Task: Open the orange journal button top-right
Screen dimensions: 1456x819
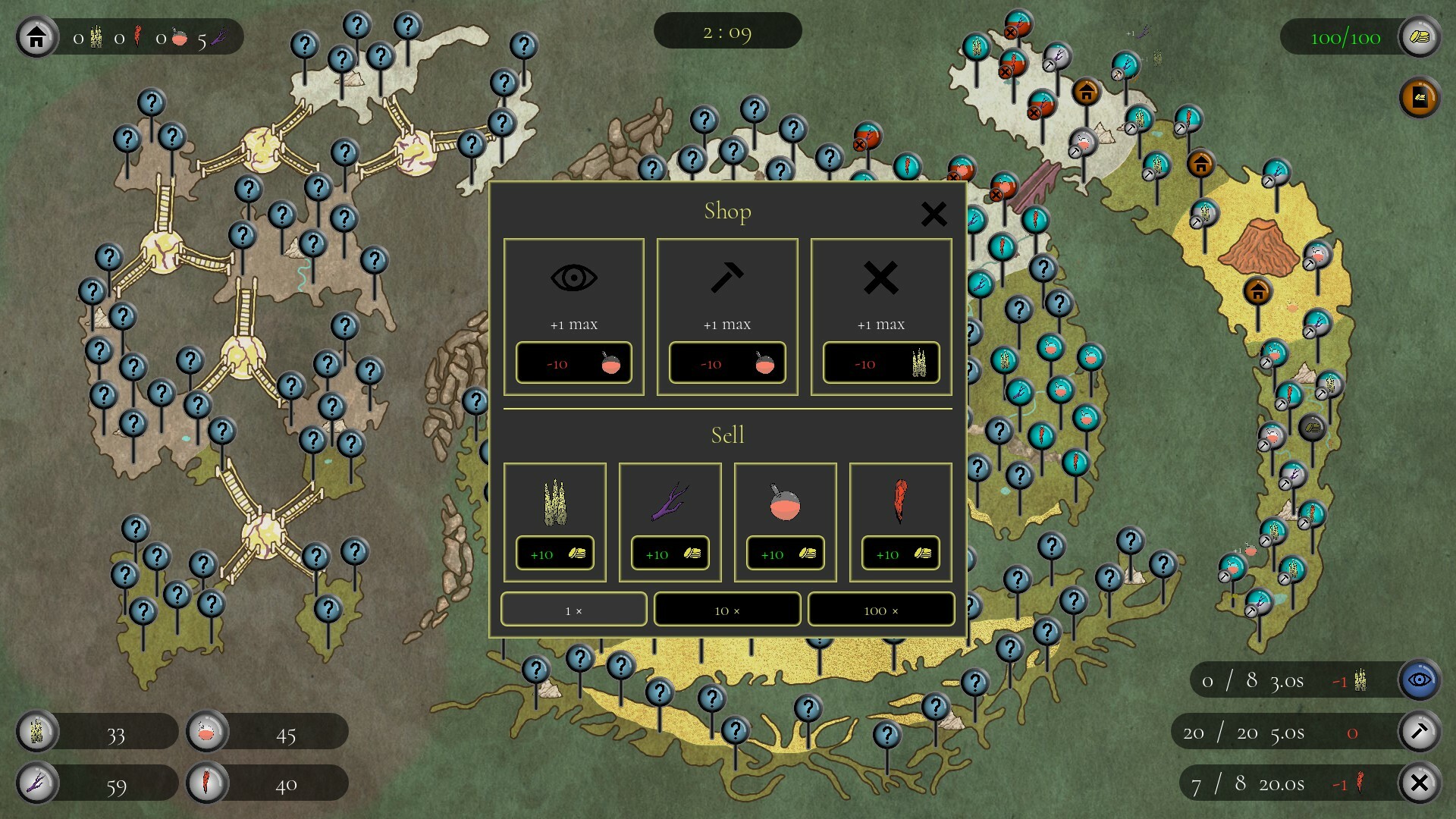Action: click(1419, 99)
